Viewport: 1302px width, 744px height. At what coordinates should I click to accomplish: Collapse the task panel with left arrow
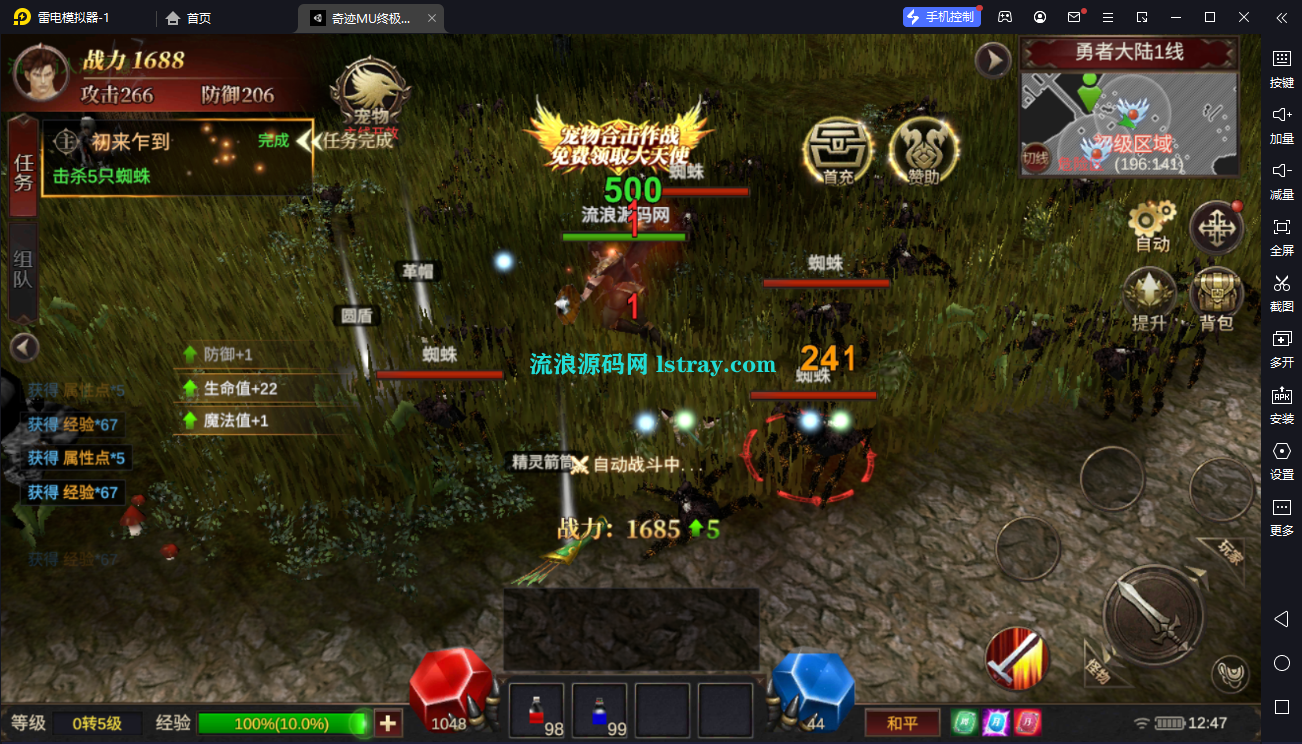coord(23,346)
